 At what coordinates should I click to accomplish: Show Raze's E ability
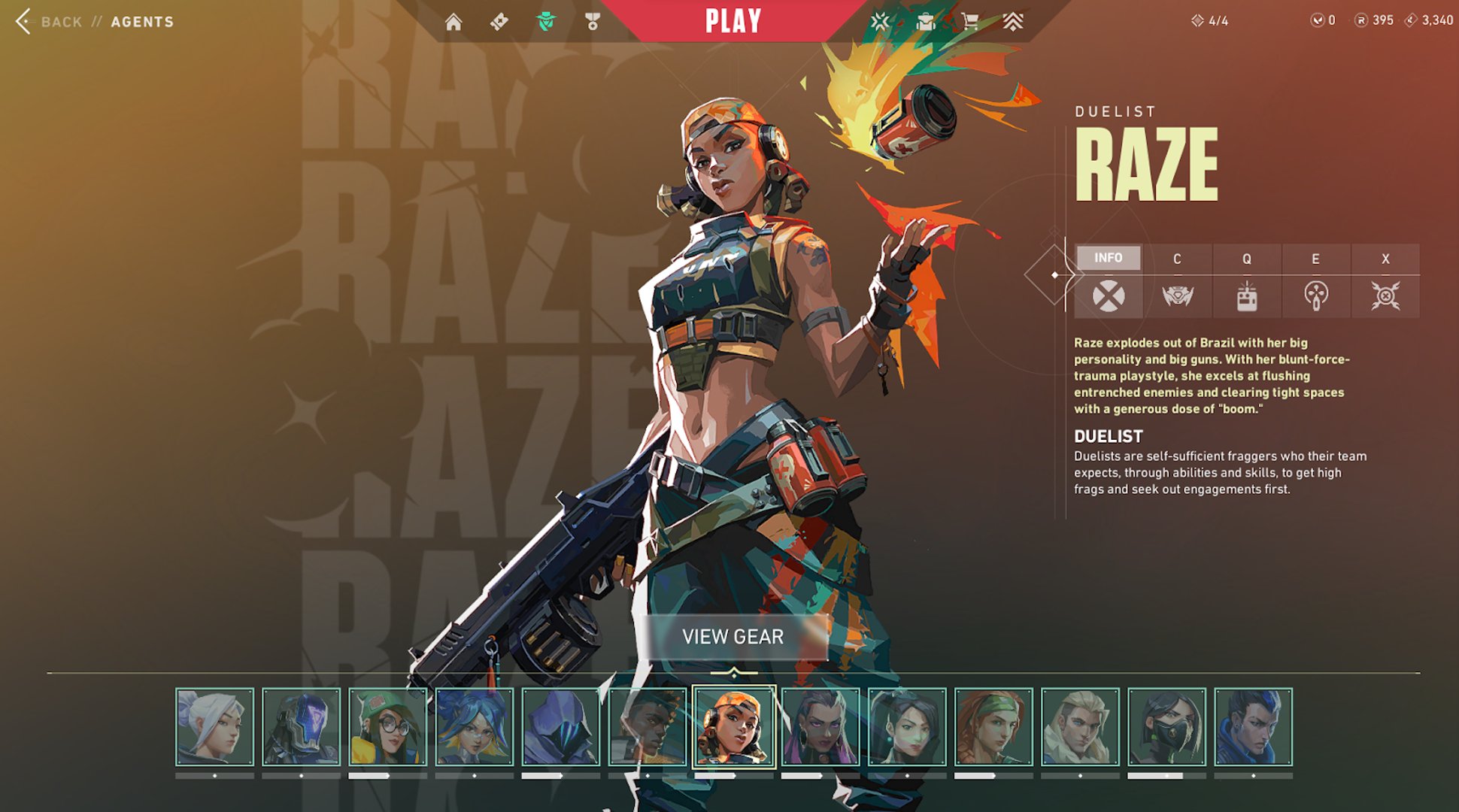(1315, 281)
